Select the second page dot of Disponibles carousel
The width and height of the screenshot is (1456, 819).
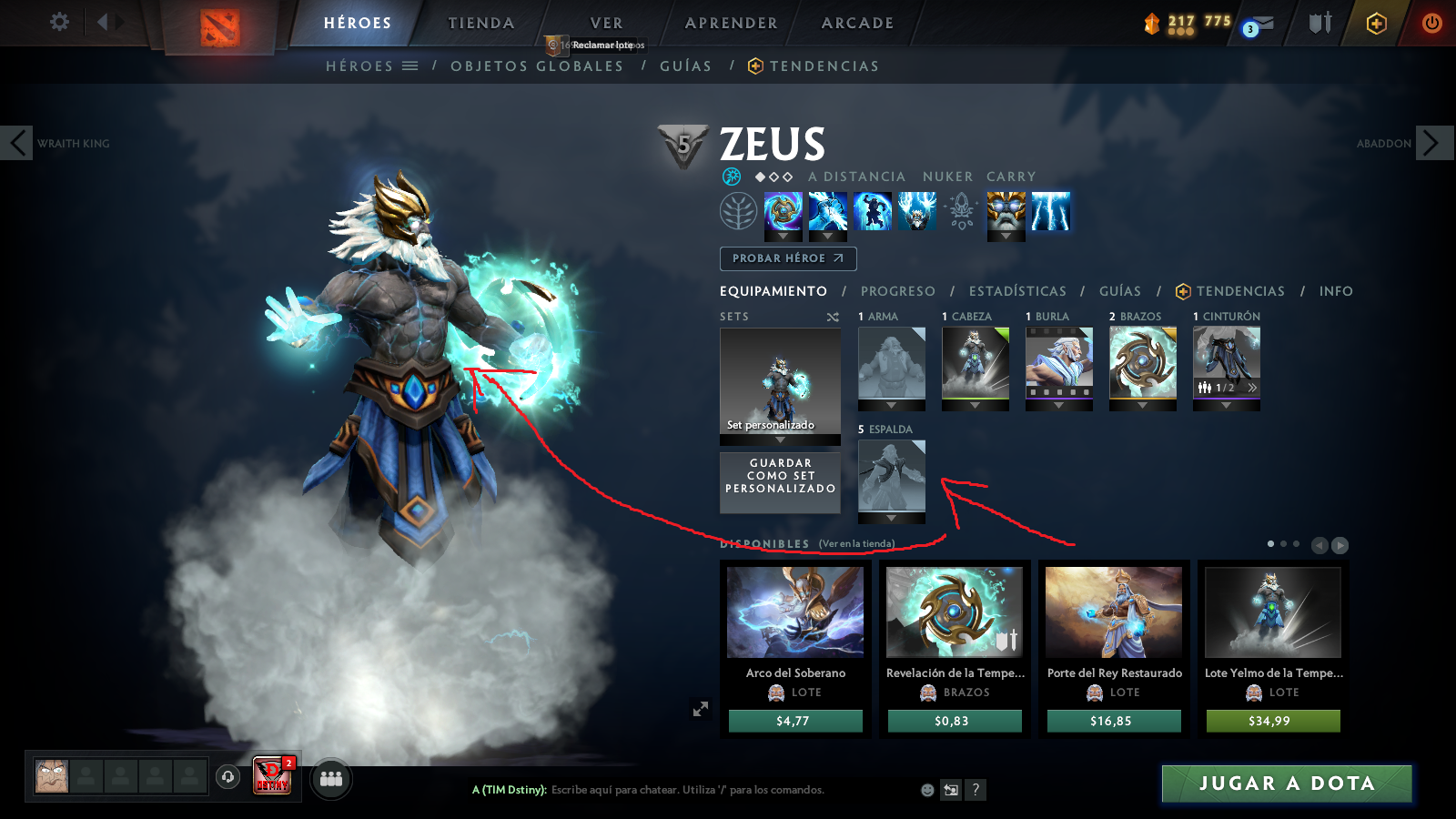point(1286,544)
